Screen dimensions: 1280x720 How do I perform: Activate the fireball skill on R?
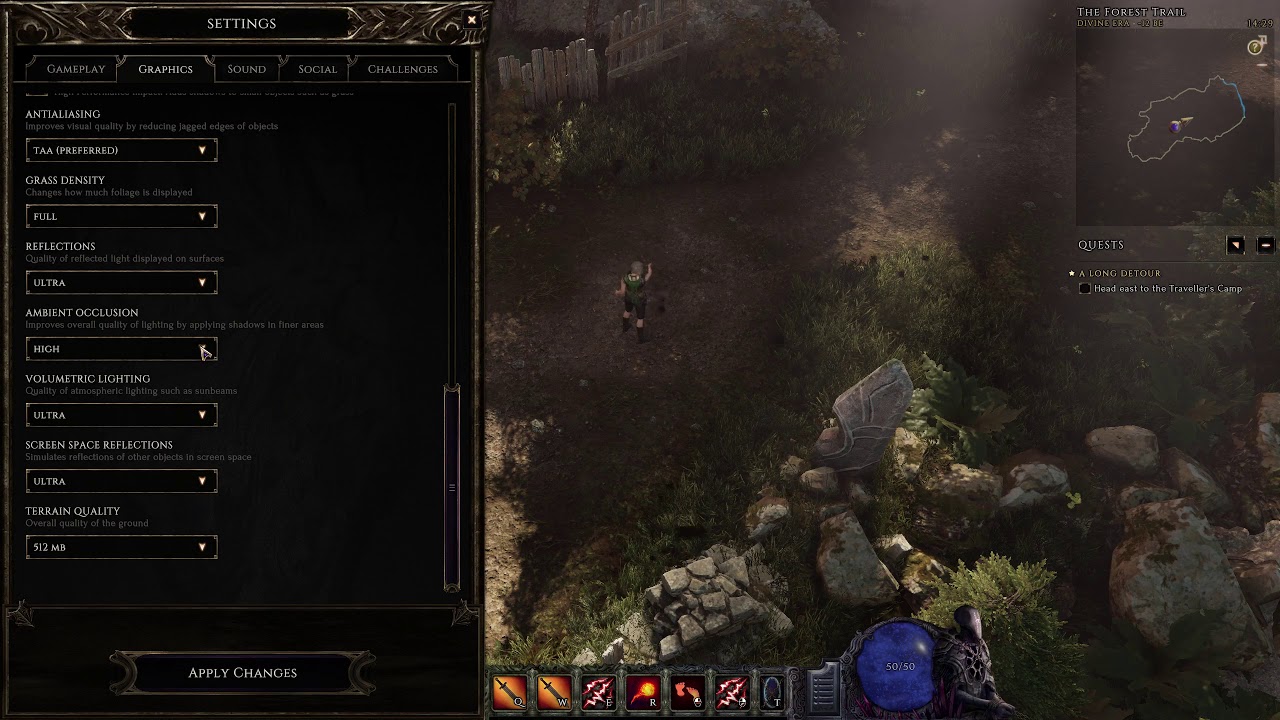coord(642,692)
